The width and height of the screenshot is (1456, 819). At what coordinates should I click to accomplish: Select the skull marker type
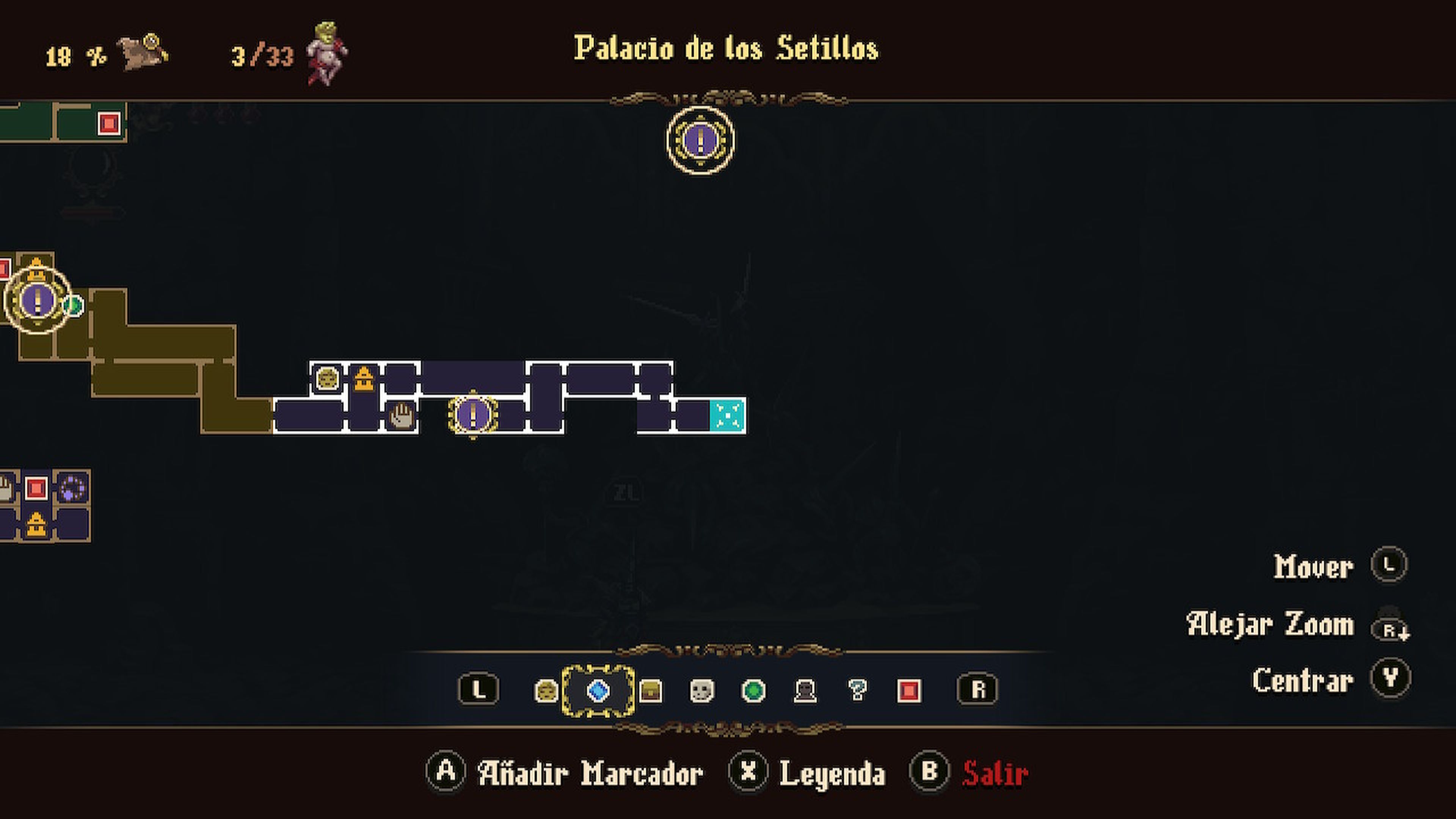[701, 691]
